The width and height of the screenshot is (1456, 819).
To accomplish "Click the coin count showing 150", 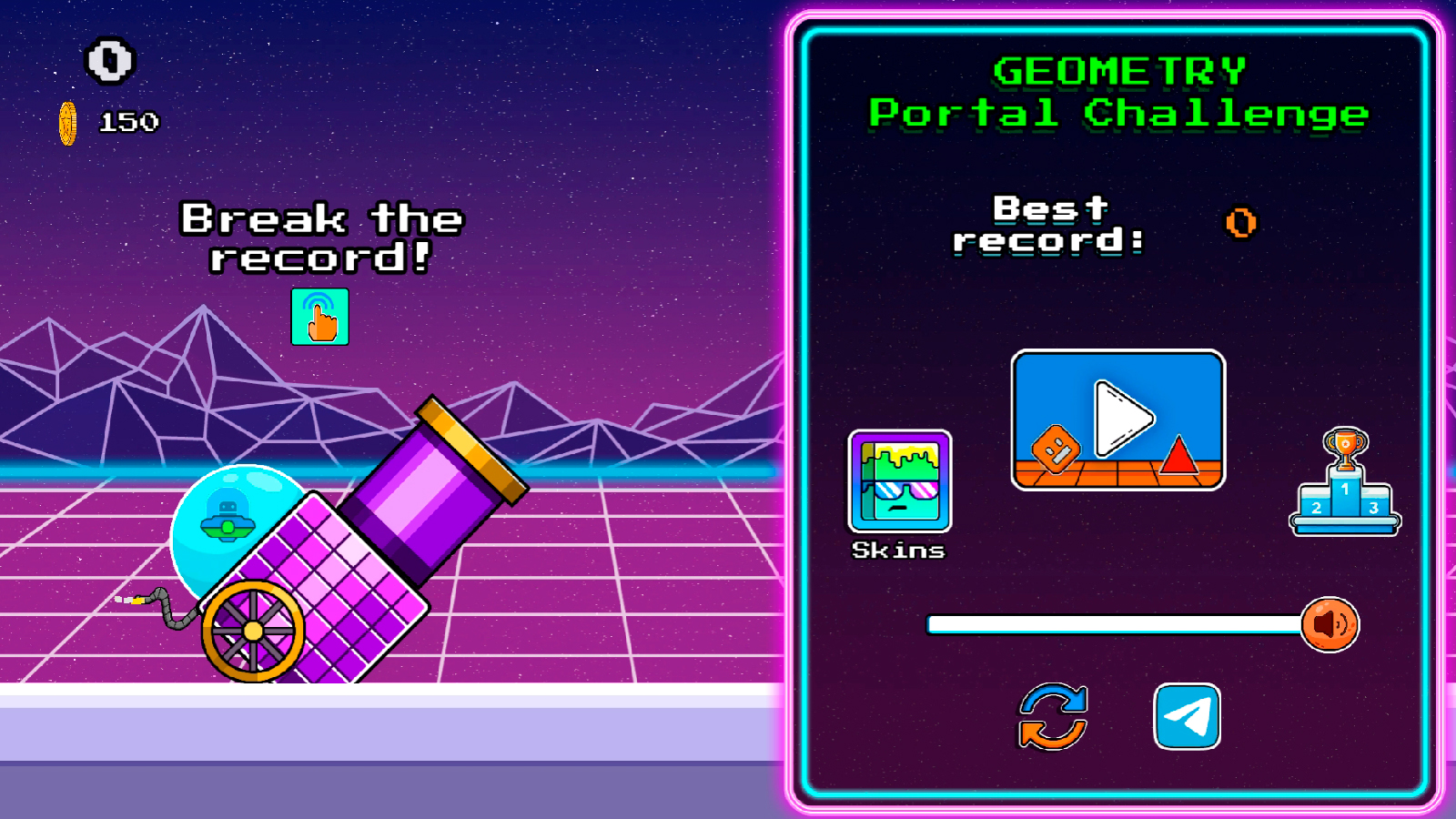I will tap(130, 119).
